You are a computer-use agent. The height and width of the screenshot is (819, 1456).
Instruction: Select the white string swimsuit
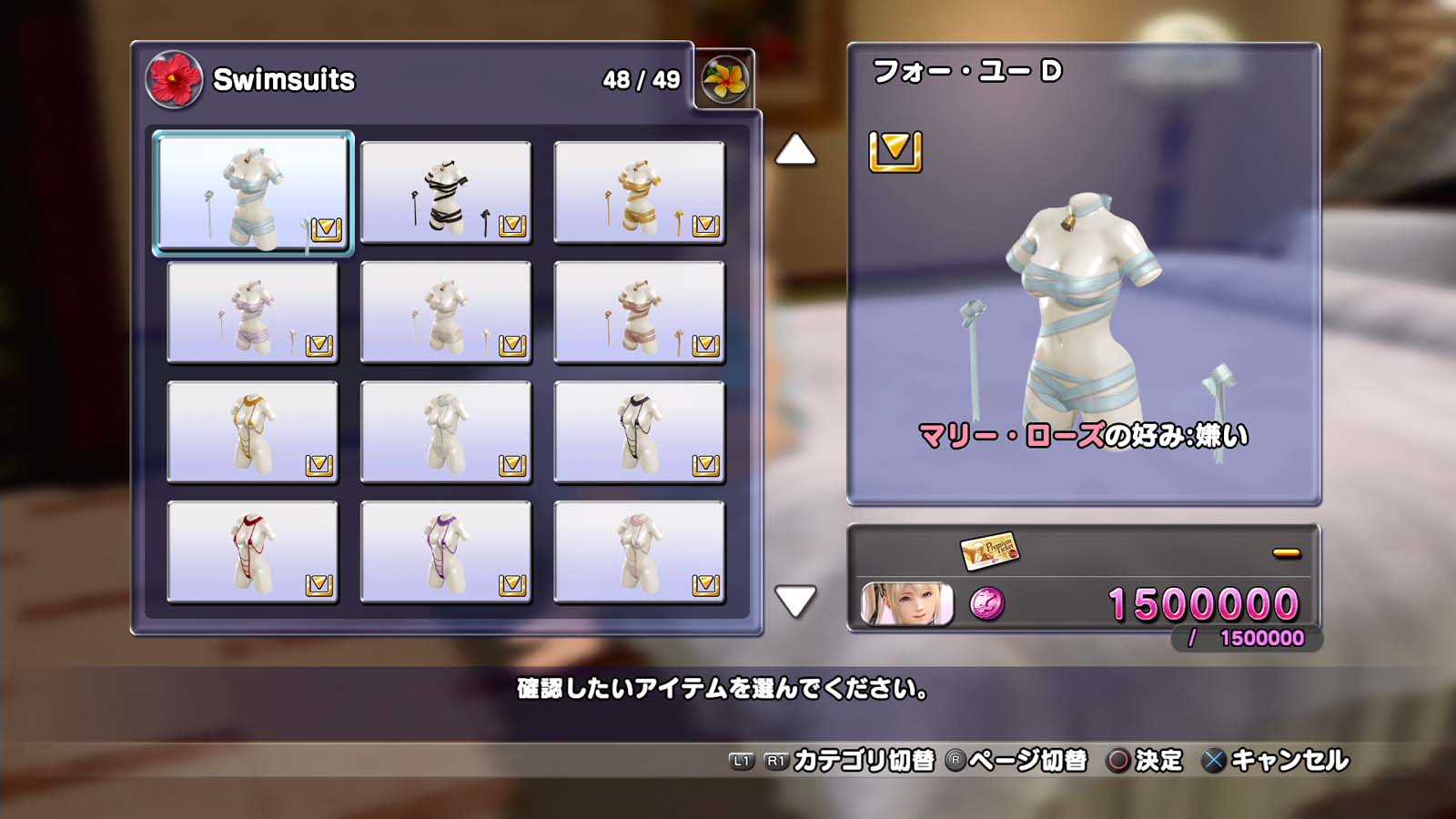point(446,432)
